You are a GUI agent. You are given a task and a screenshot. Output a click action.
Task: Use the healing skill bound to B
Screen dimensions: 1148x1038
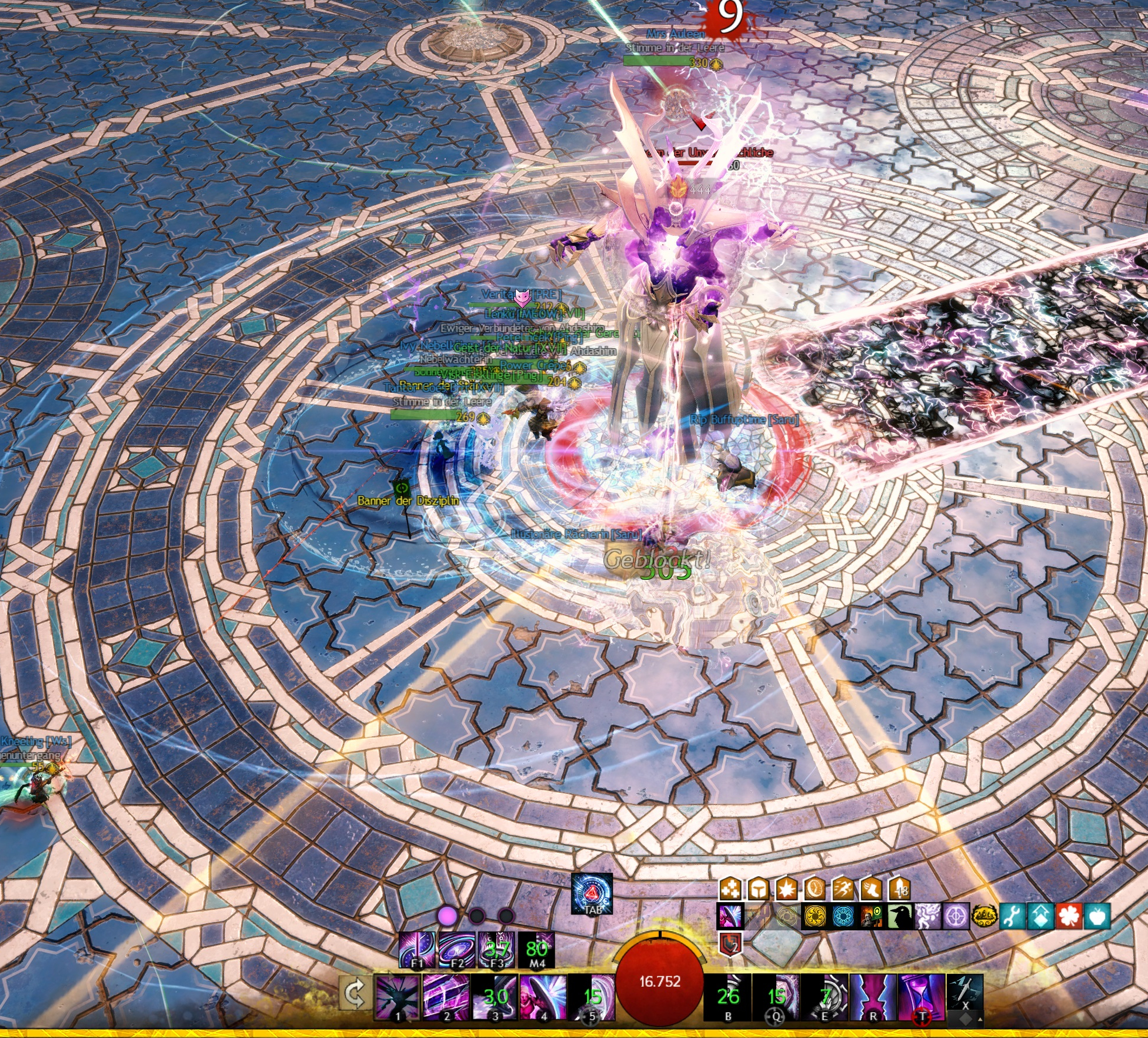[728, 997]
